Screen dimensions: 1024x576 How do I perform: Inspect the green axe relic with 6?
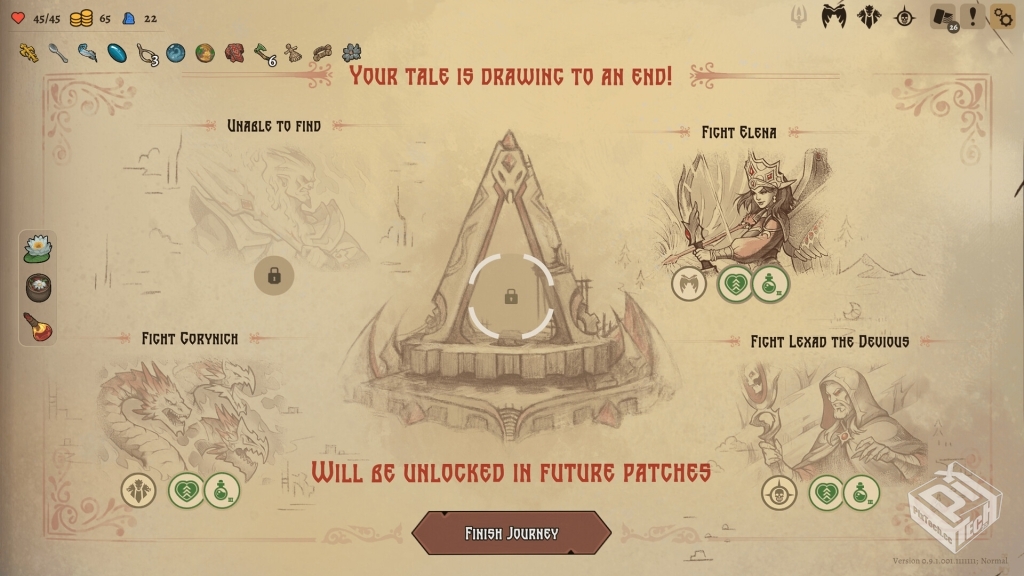pos(264,52)
